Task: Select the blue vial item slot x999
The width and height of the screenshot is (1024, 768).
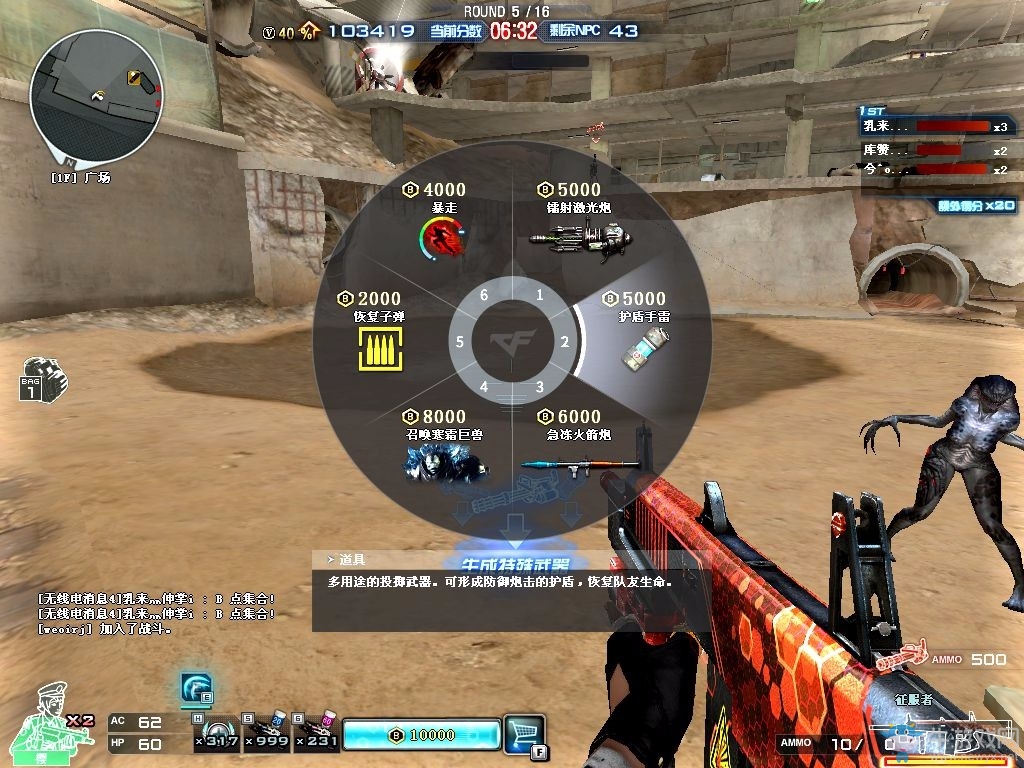Action: (x=265, y=733)
